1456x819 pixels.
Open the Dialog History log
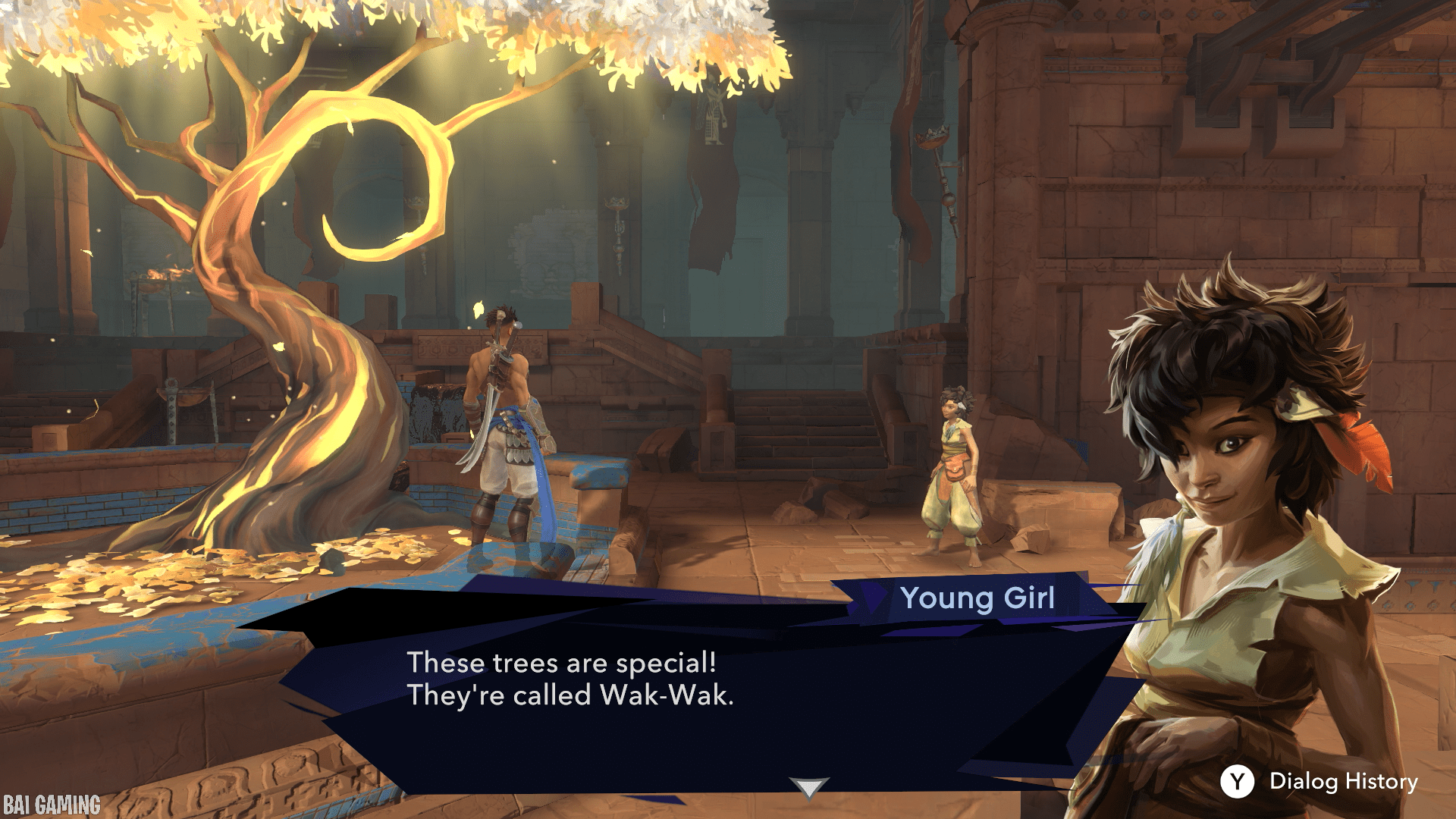coord(1319,781)
